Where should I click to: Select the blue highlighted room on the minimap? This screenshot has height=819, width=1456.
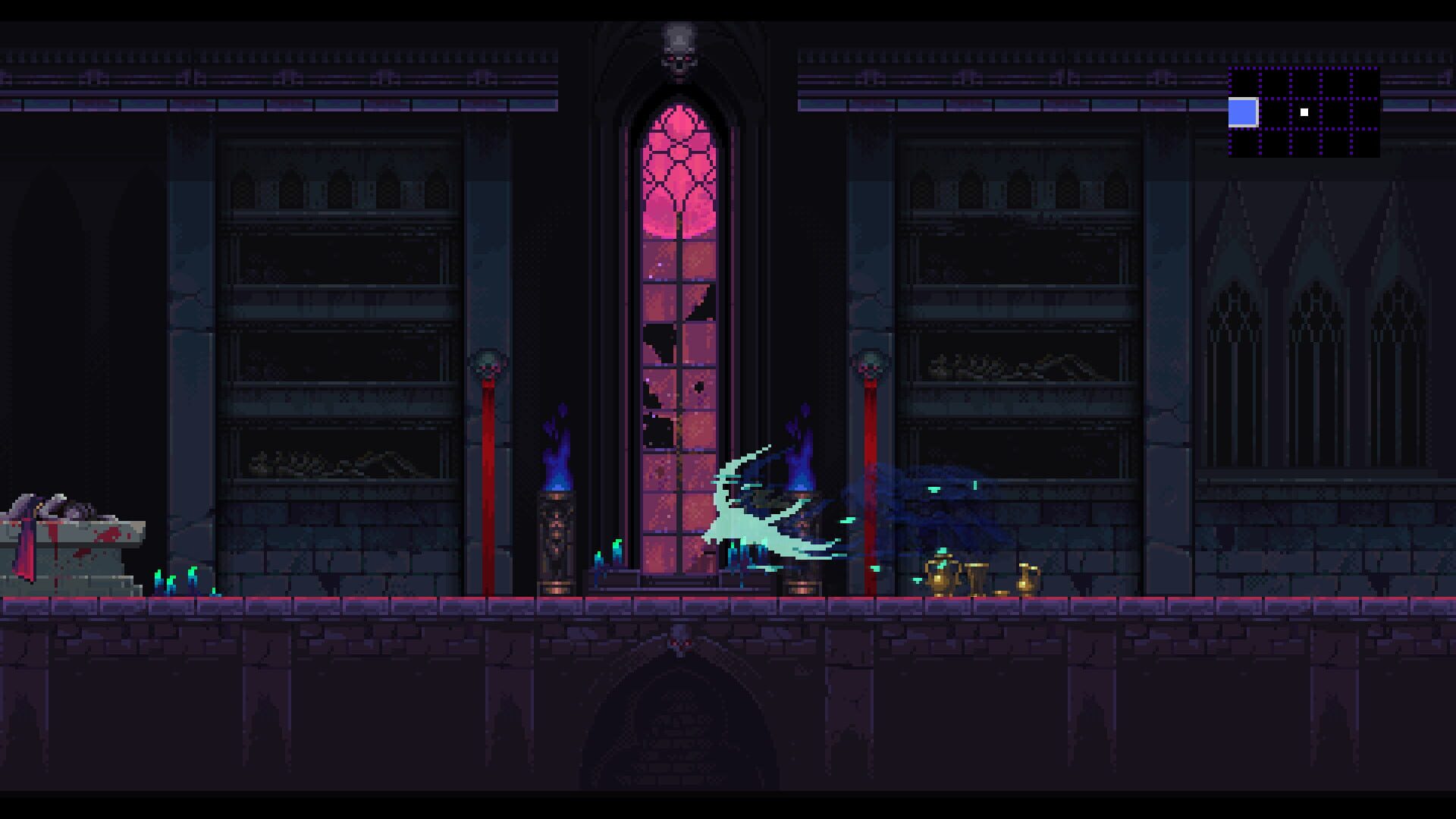(x=1243, y=114)
